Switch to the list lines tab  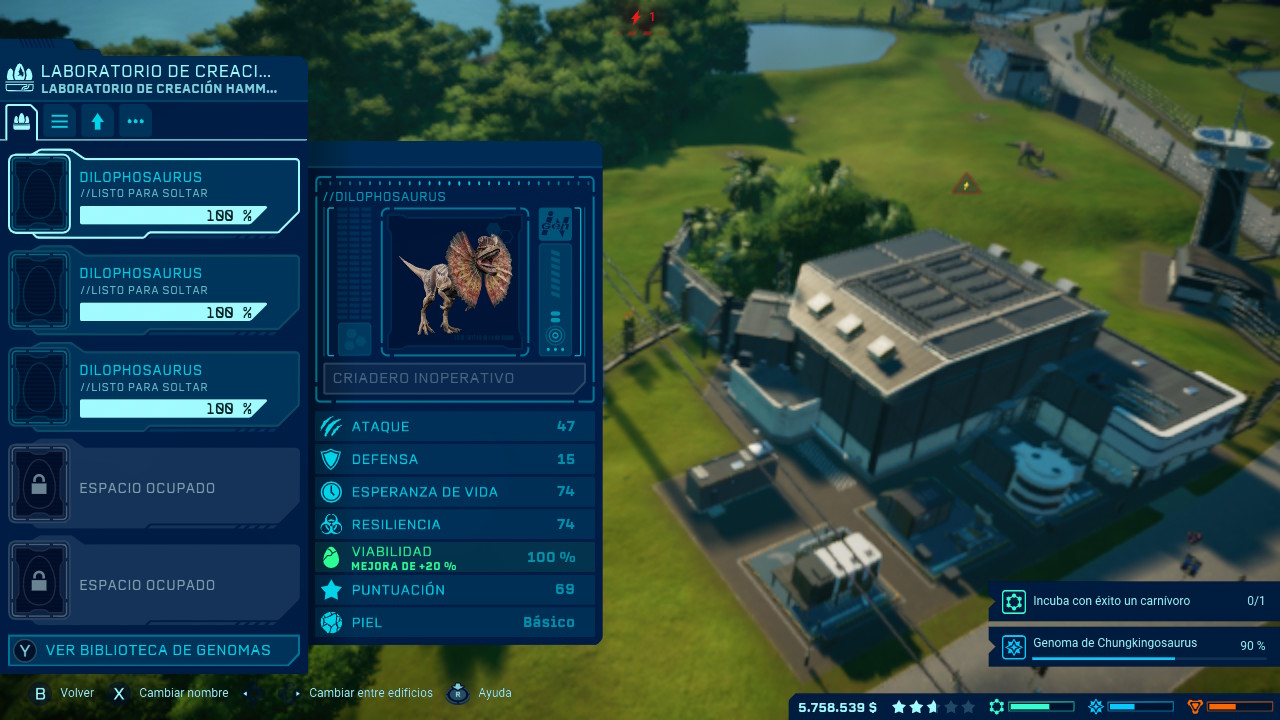pyautogui.click(x=60, y=122)
